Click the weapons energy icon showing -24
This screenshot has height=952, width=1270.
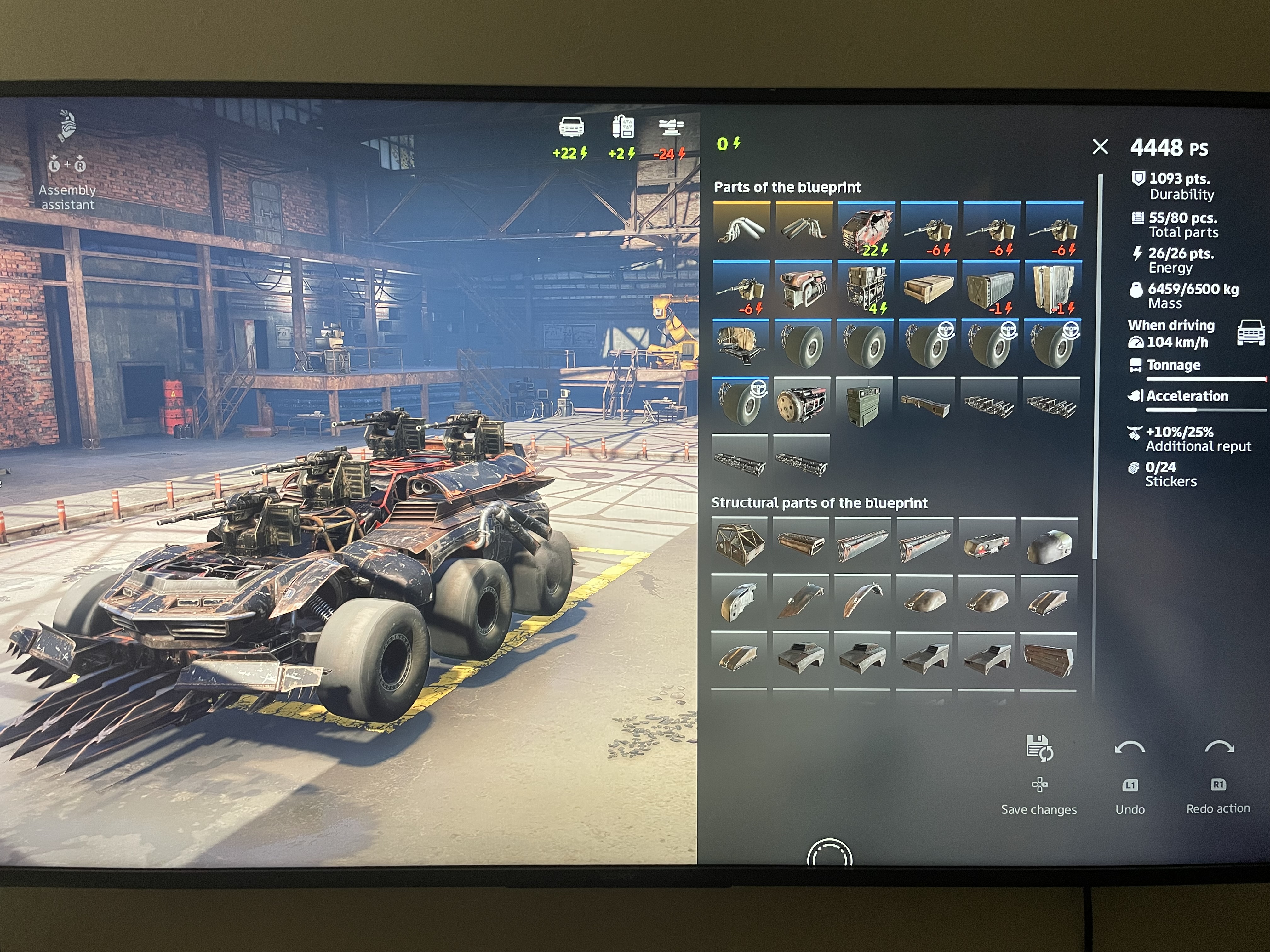point(671,128)
